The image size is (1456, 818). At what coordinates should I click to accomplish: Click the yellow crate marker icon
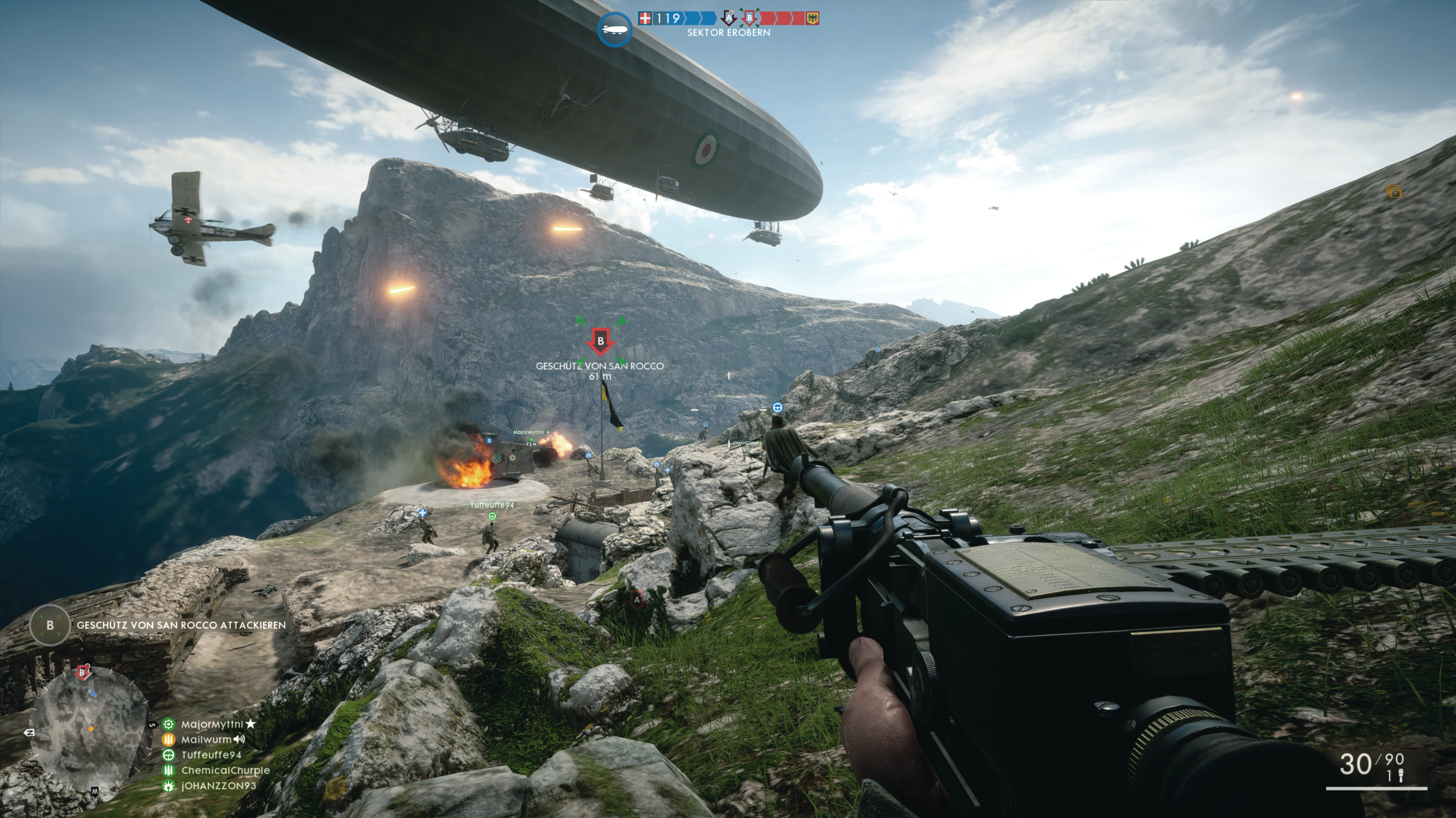[x=1394, y=192]
